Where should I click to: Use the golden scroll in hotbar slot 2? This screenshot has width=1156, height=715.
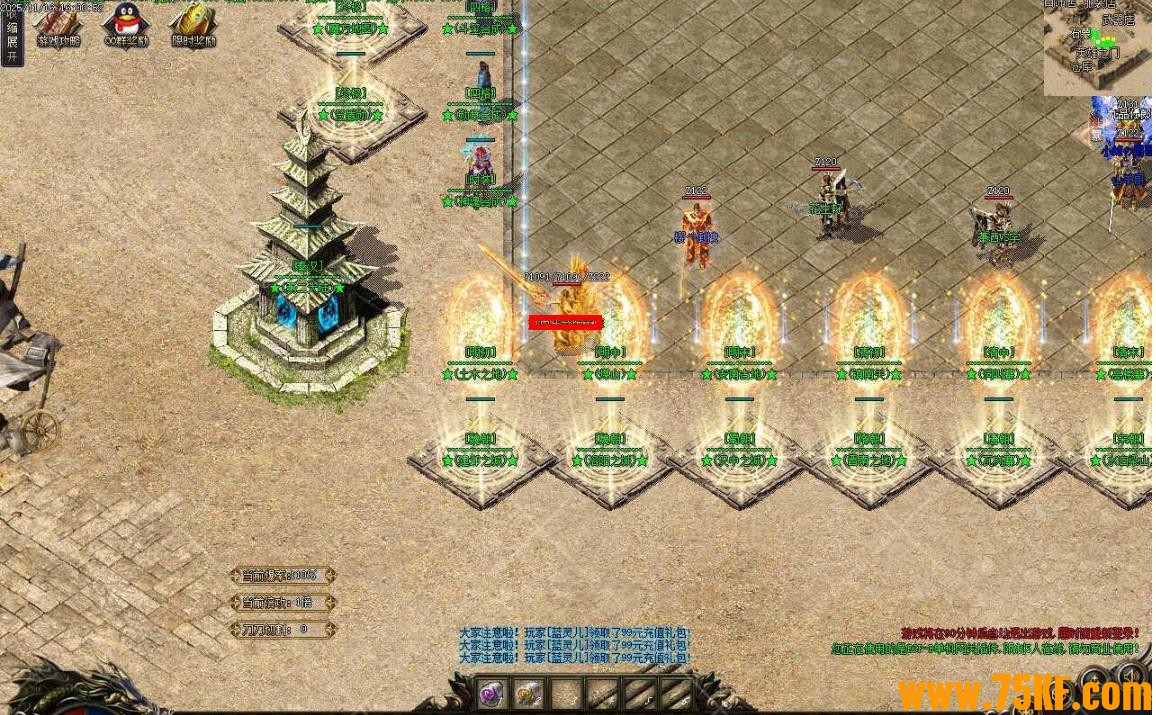(x=528, y=693)
